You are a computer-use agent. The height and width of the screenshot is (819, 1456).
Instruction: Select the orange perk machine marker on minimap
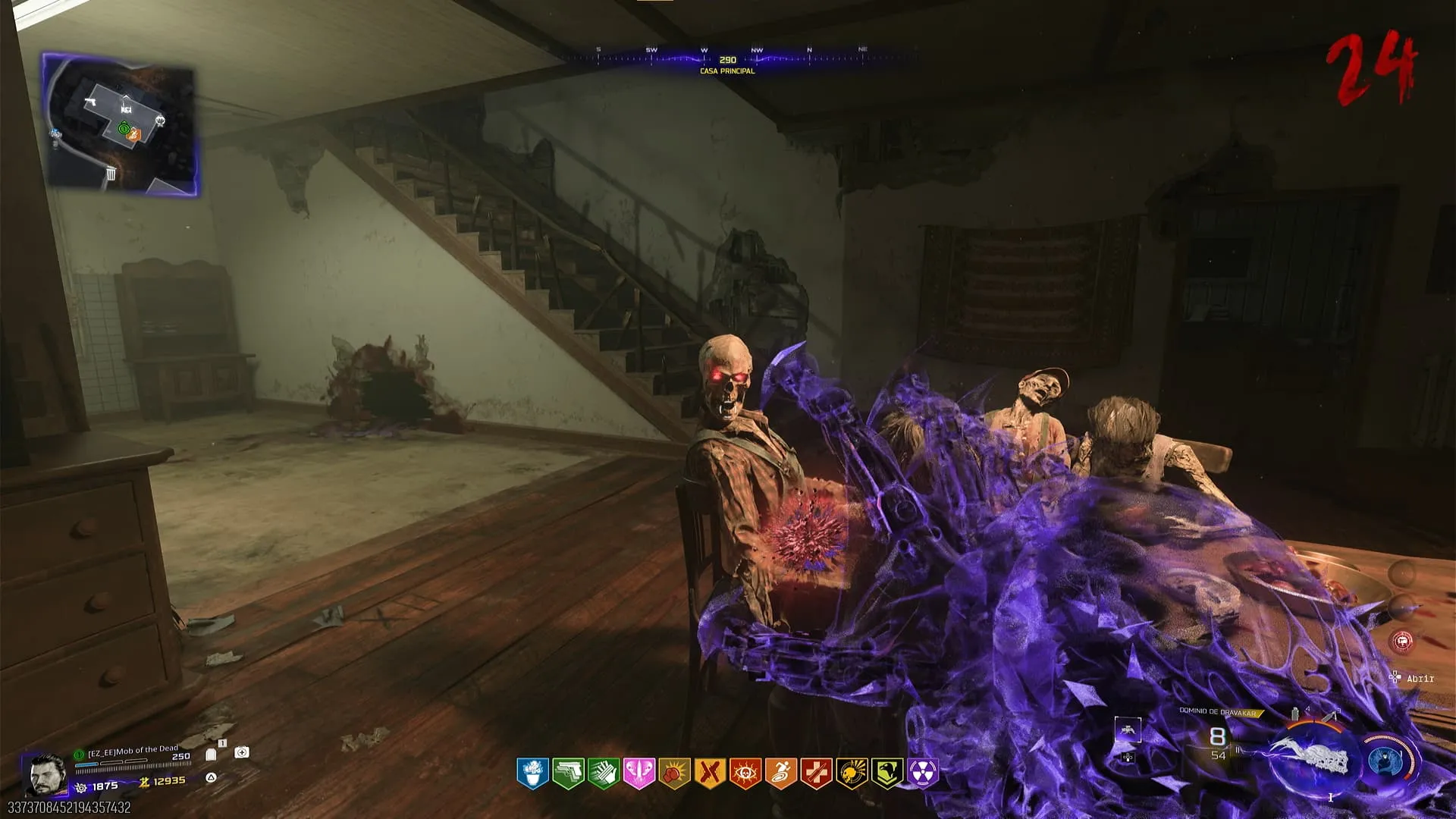tap(134, 134)
